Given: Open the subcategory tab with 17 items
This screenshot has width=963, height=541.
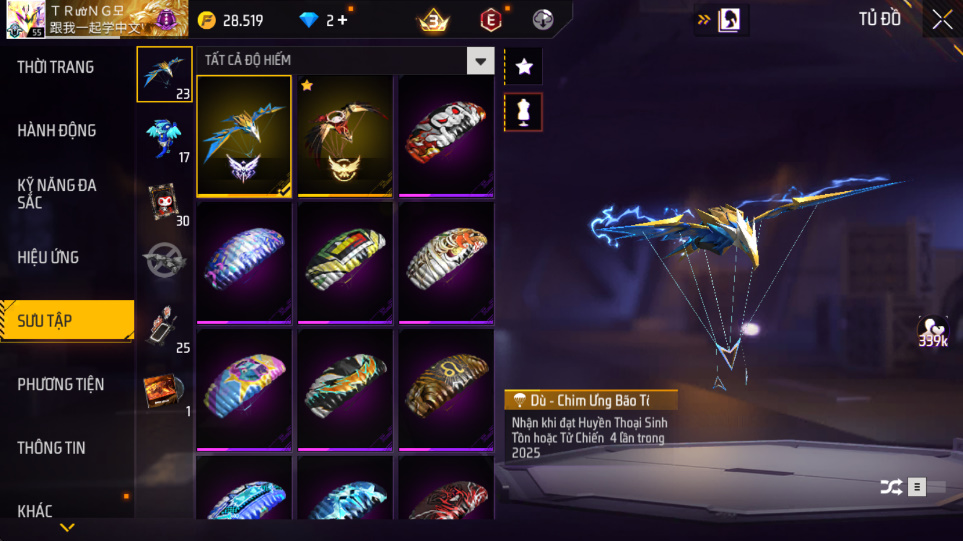Looking at the screenshot, I should tap(164, 139).
